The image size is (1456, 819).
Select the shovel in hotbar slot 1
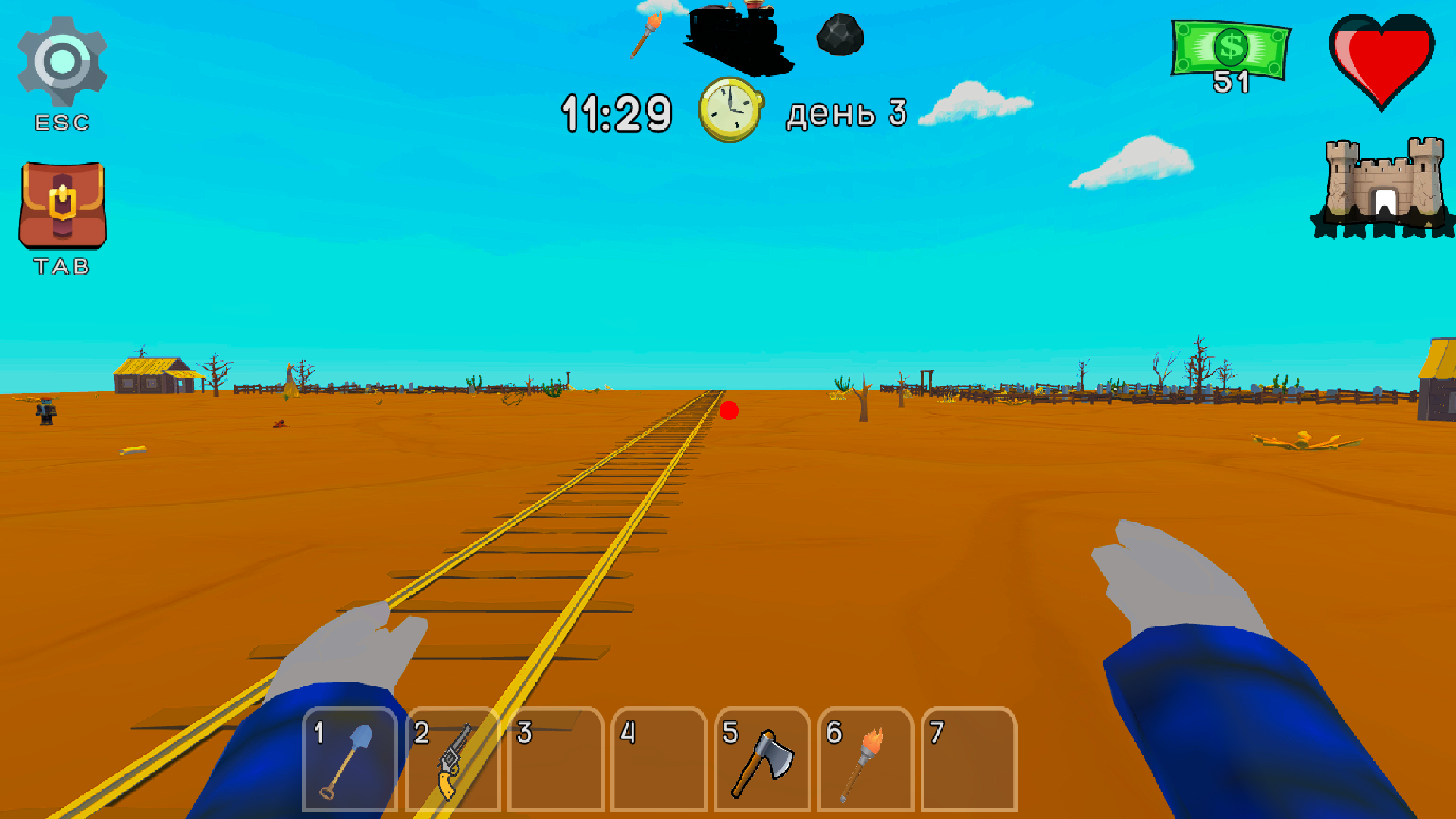[x=348, y=758]
